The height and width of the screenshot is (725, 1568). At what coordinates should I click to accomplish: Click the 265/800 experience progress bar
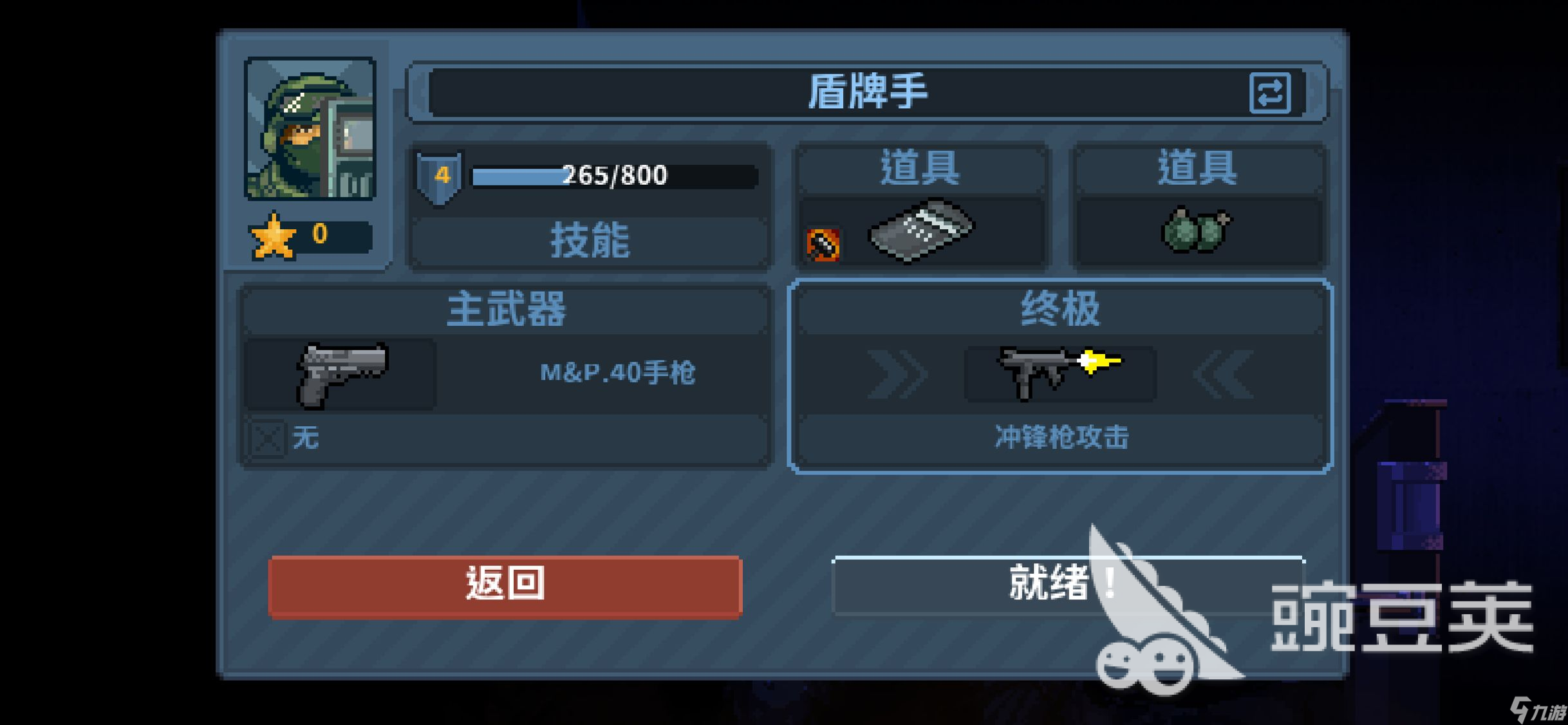(611, 175)
